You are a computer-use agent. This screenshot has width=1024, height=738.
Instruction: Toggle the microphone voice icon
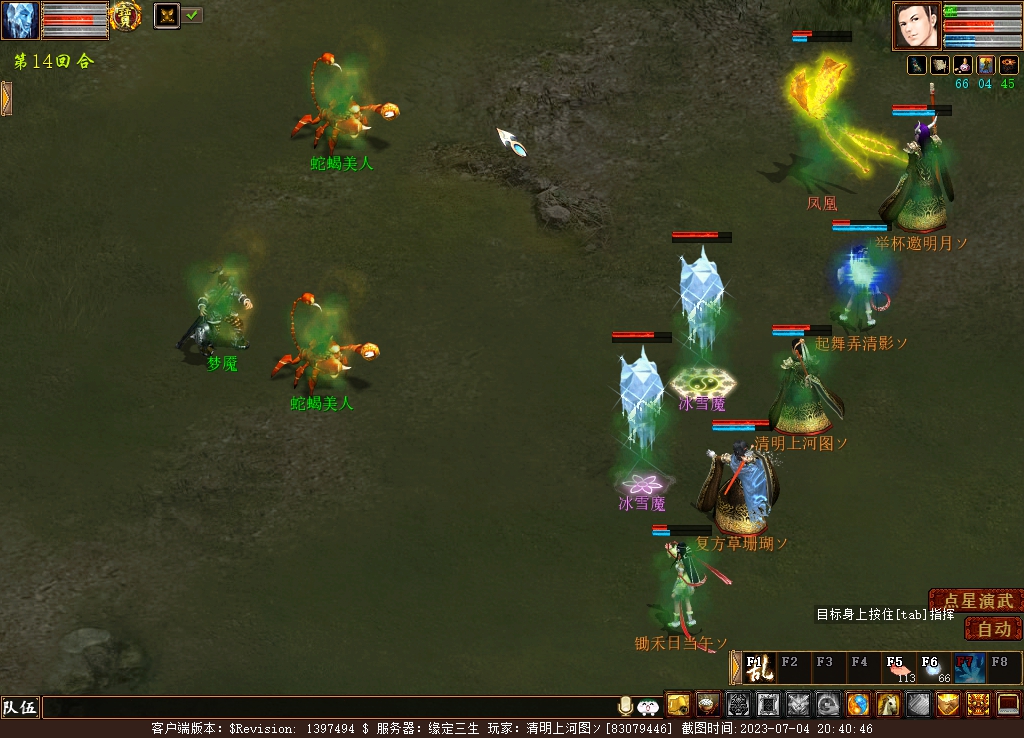click(x=626, y=707)
